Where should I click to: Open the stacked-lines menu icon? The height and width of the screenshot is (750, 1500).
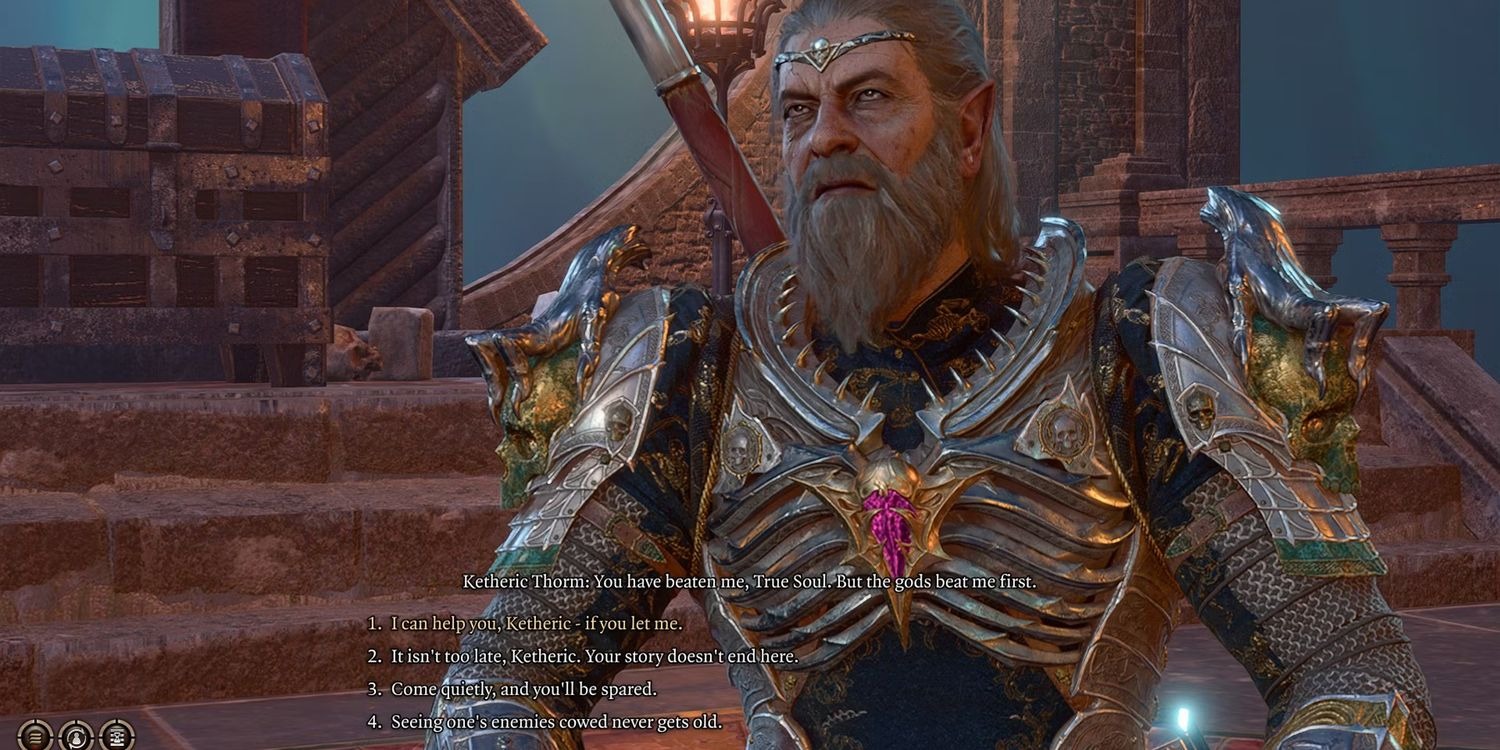(x=35, y=736)
